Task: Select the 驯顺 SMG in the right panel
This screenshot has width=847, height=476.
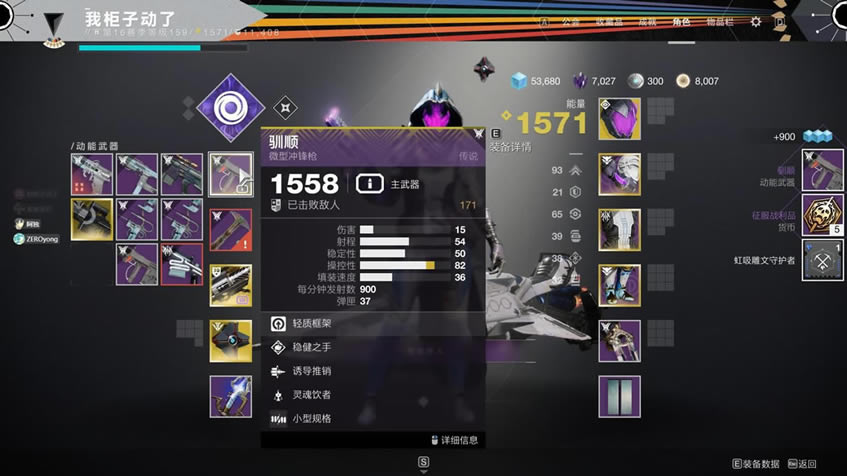Action: (x=822, y=170)
